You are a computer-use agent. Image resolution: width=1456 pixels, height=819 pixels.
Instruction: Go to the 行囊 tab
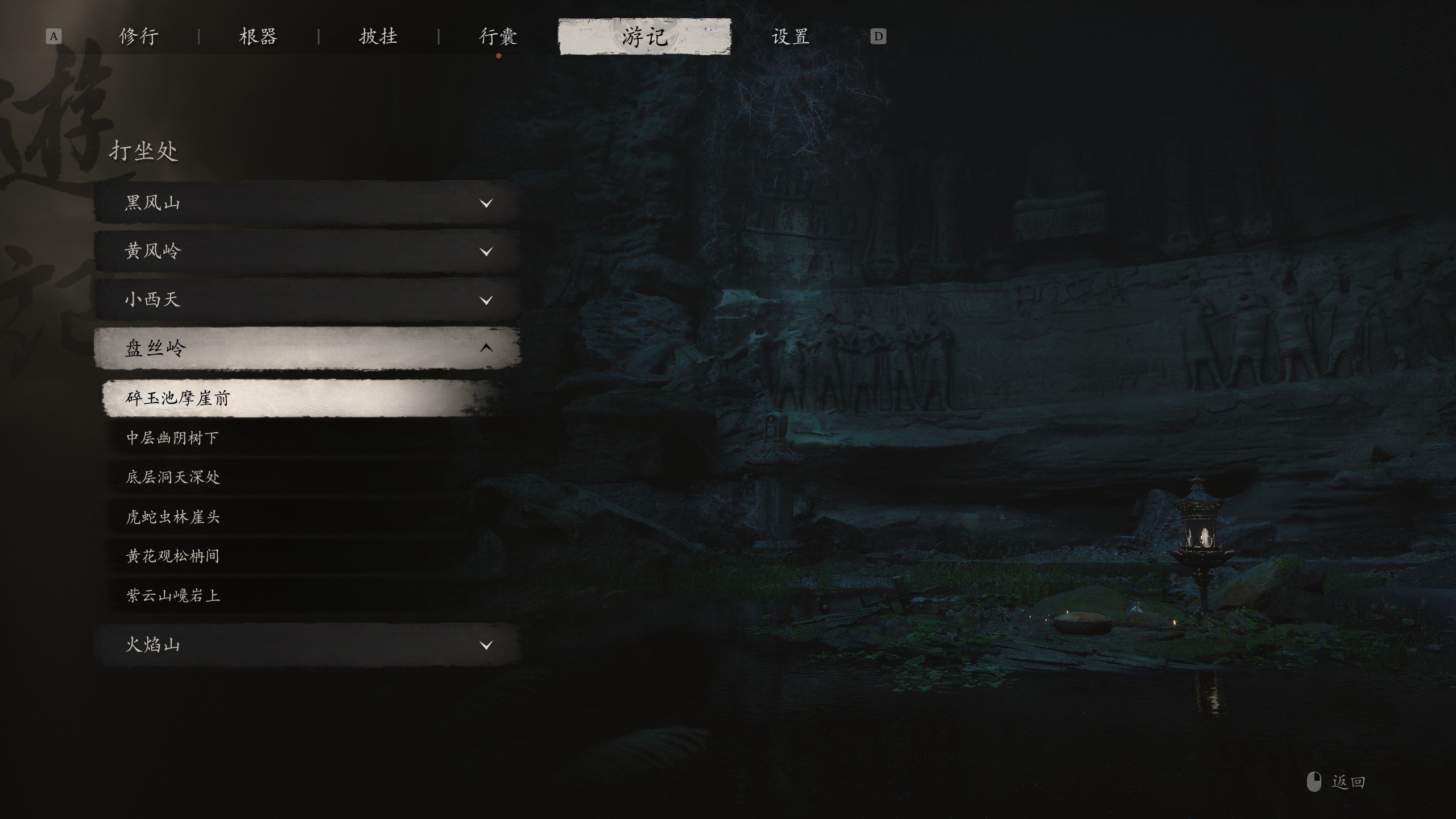coord(498,37)
